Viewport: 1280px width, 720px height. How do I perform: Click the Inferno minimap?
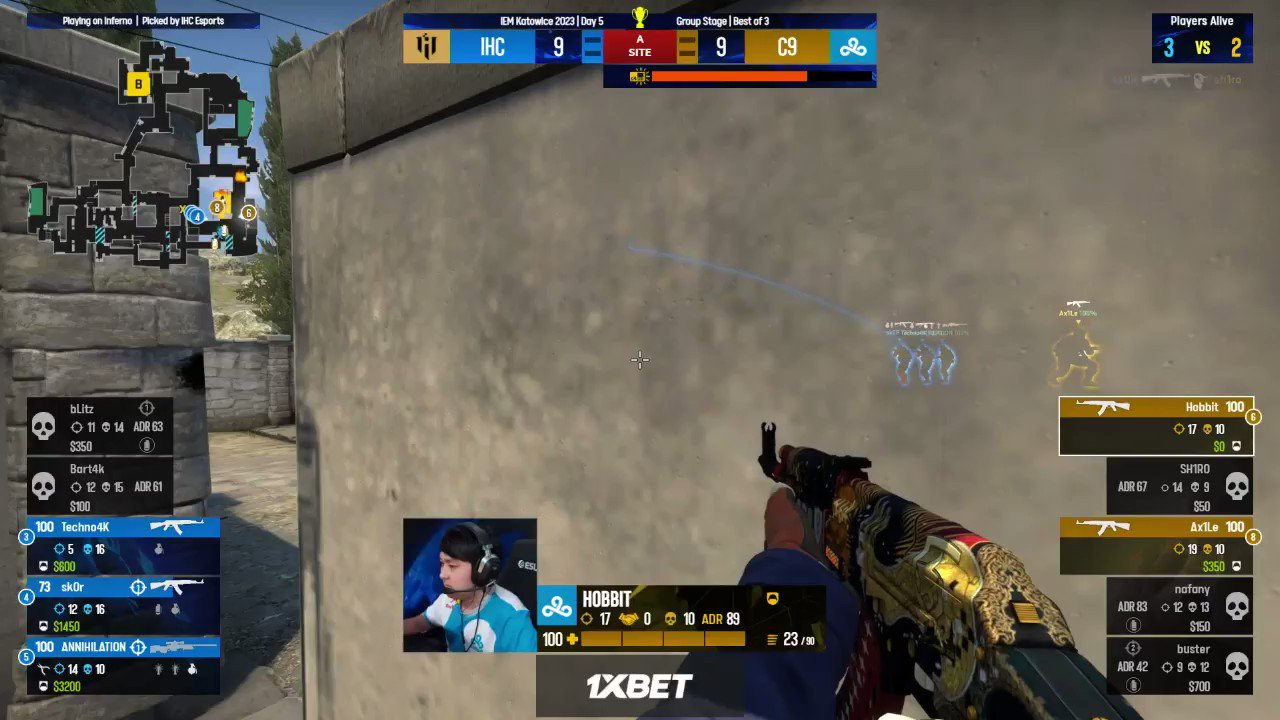coord(150,160)
